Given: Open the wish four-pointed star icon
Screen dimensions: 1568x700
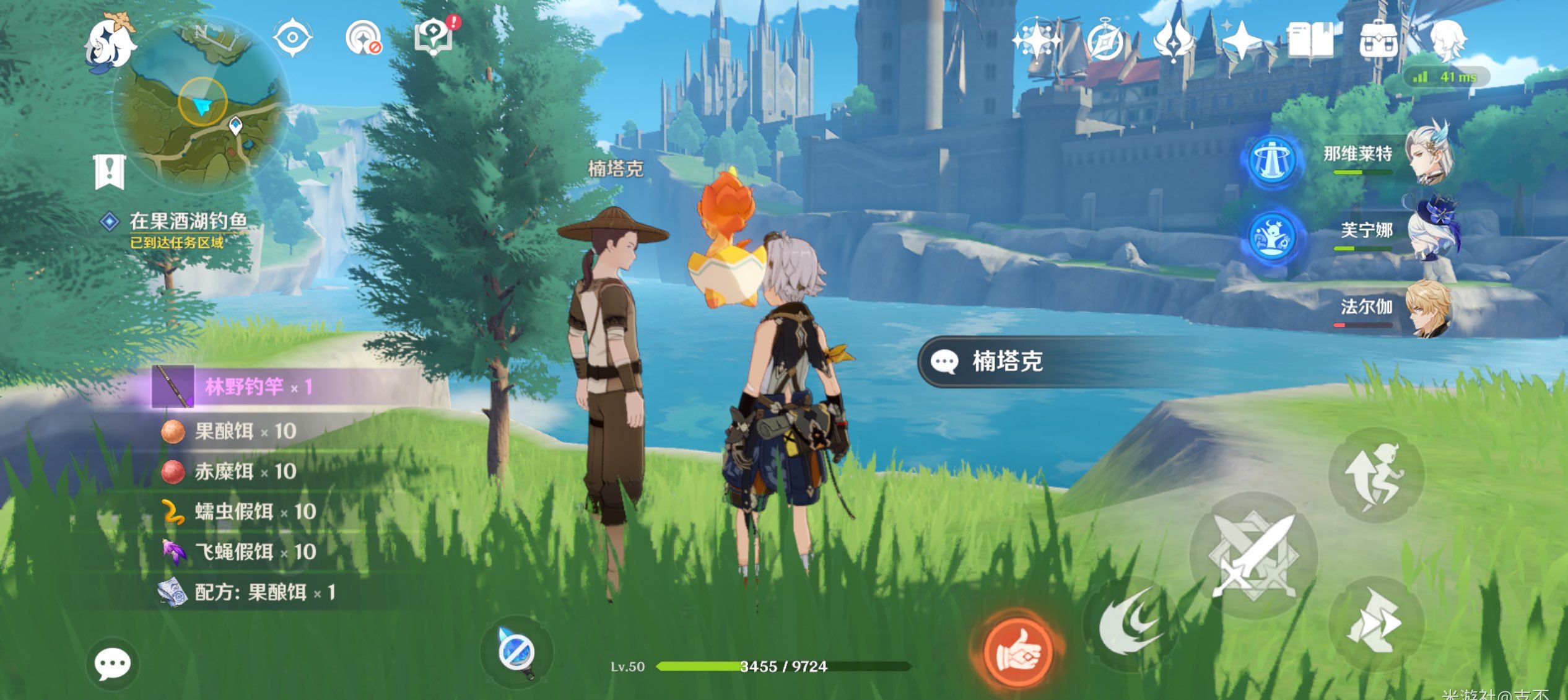Looking at the screenshot, I should [x=1242, y=41].
